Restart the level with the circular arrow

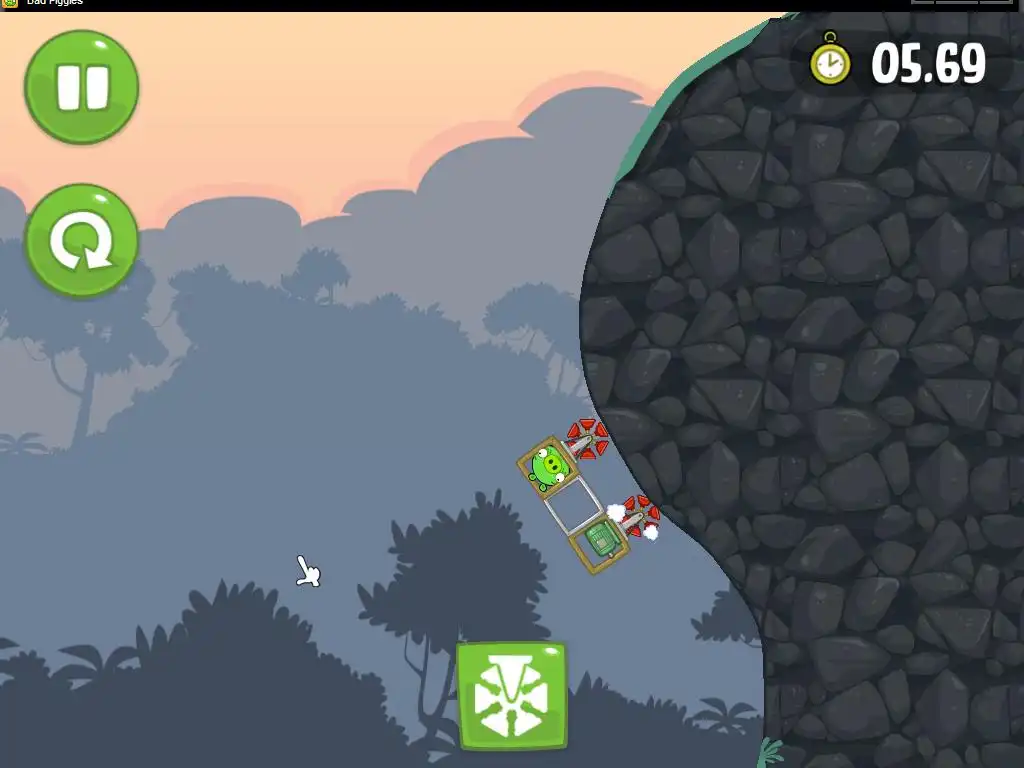81,241
